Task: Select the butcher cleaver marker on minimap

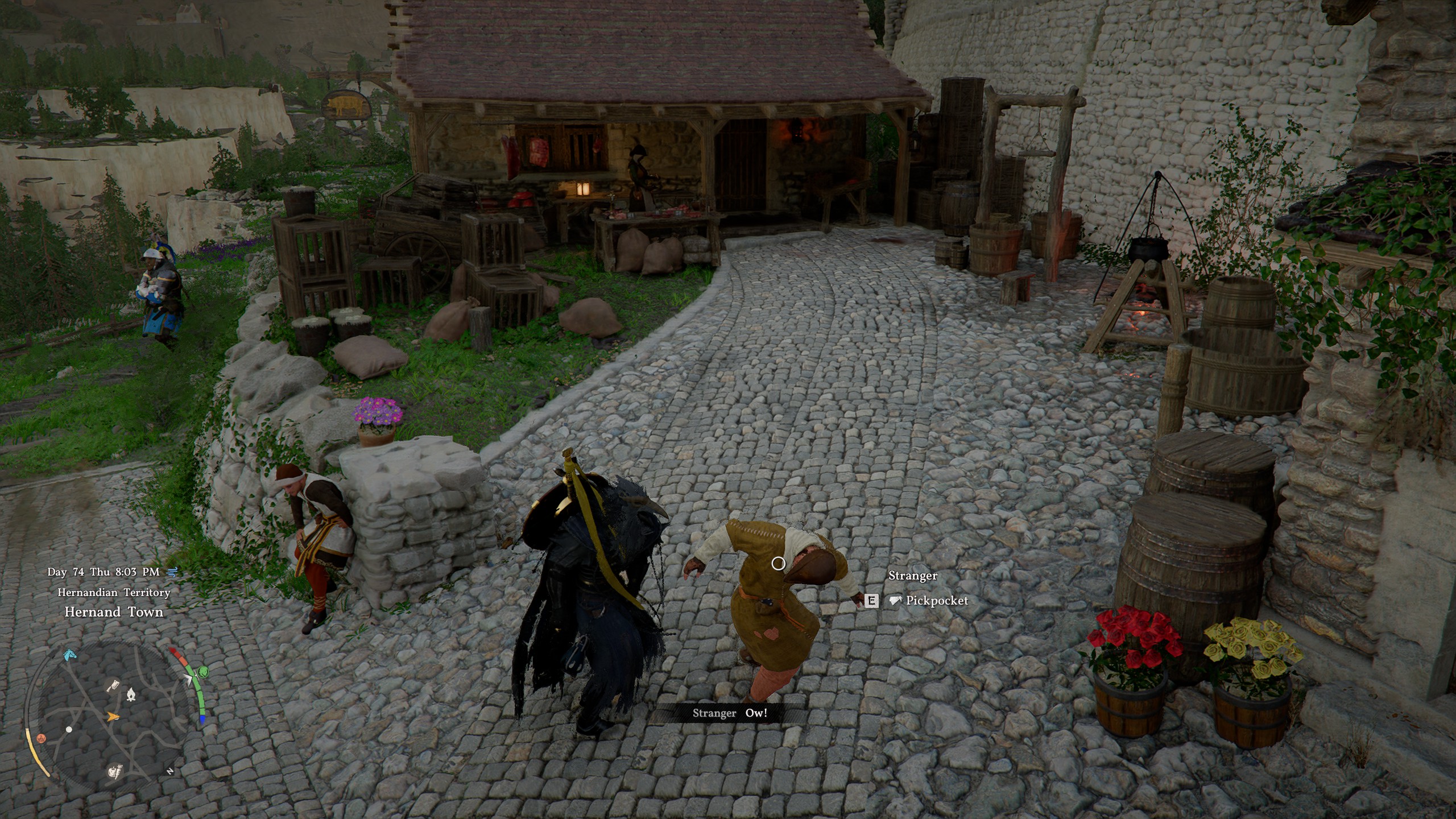Action: (113, 686)
